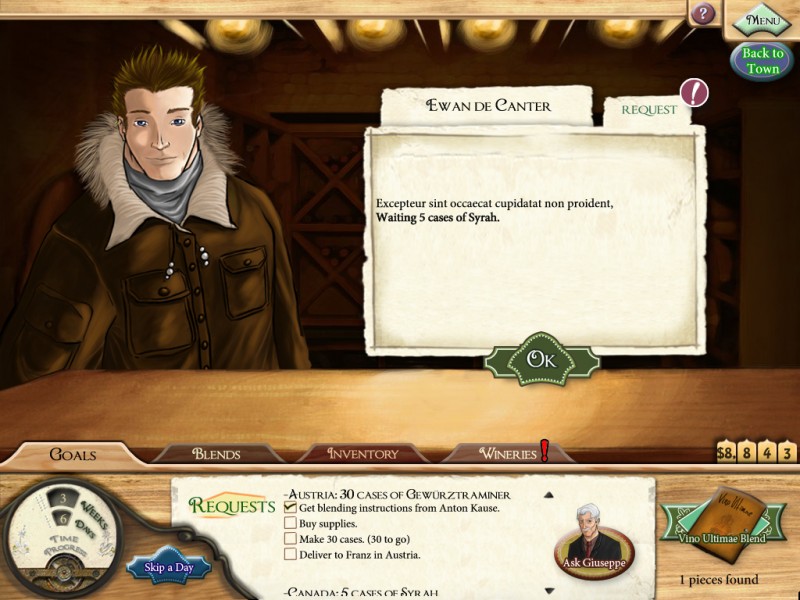This screenshot has width=800, height=600.
Task: Open the Wineries tab
Action: [508, 455]
